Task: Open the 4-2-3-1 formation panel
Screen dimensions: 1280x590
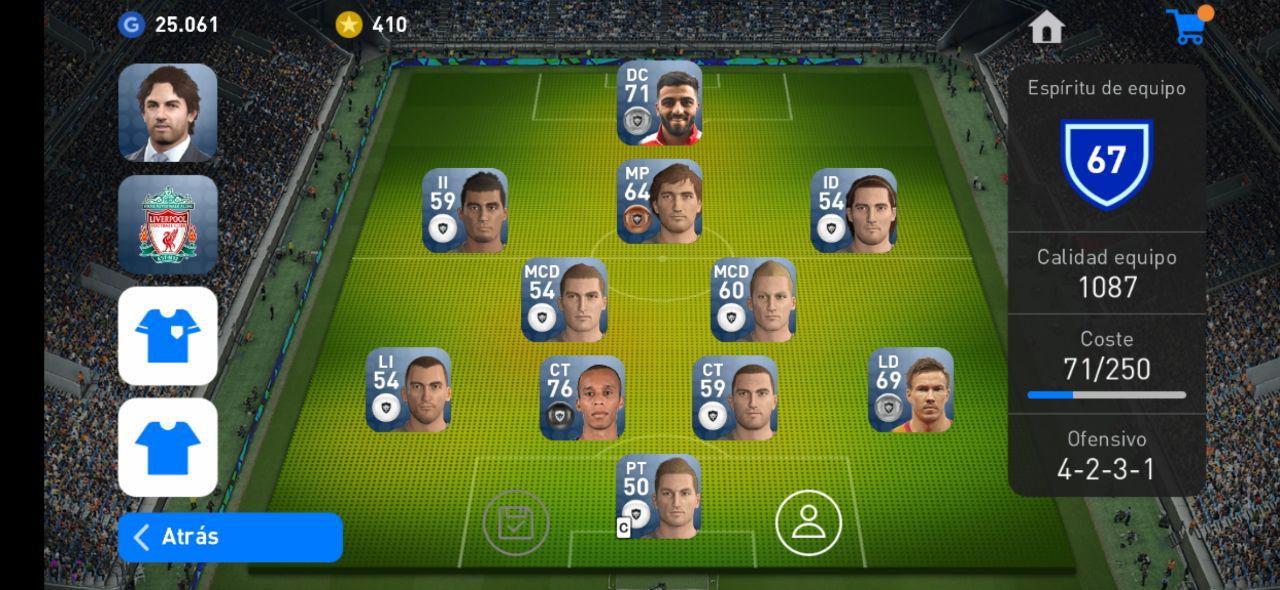Action: tap(1106, 455)
